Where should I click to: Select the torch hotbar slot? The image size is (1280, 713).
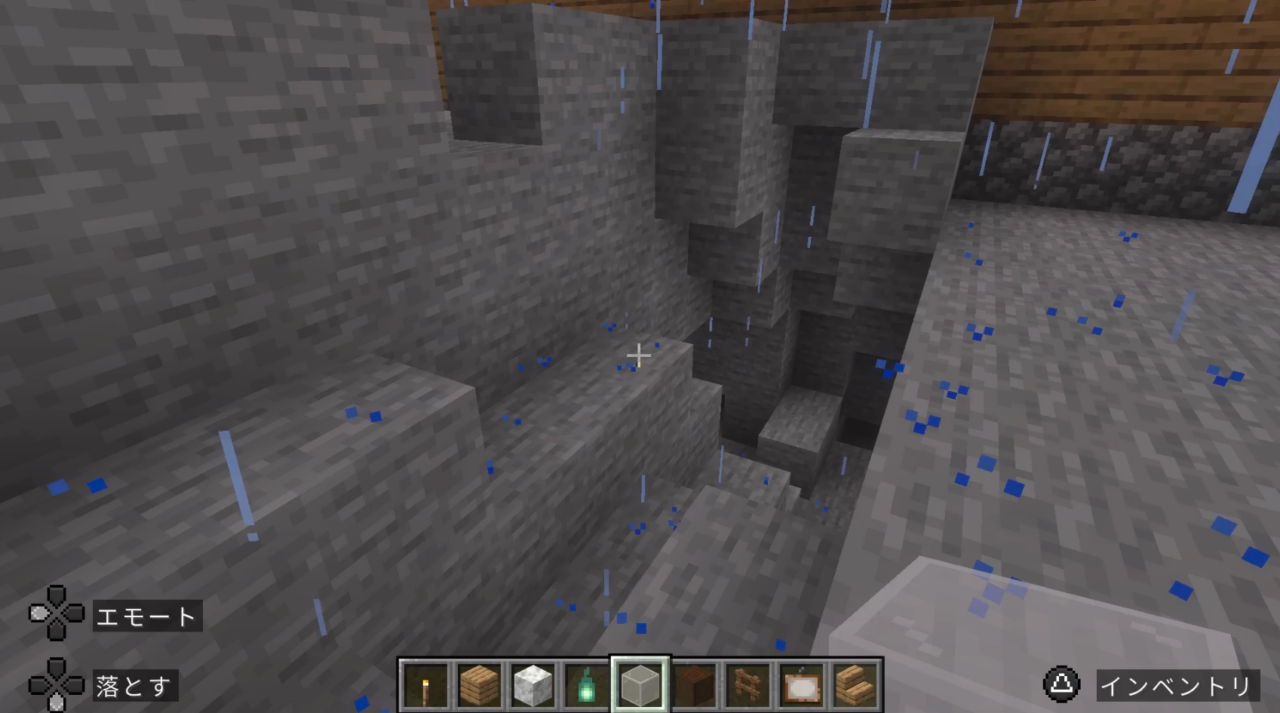[426, 685]
